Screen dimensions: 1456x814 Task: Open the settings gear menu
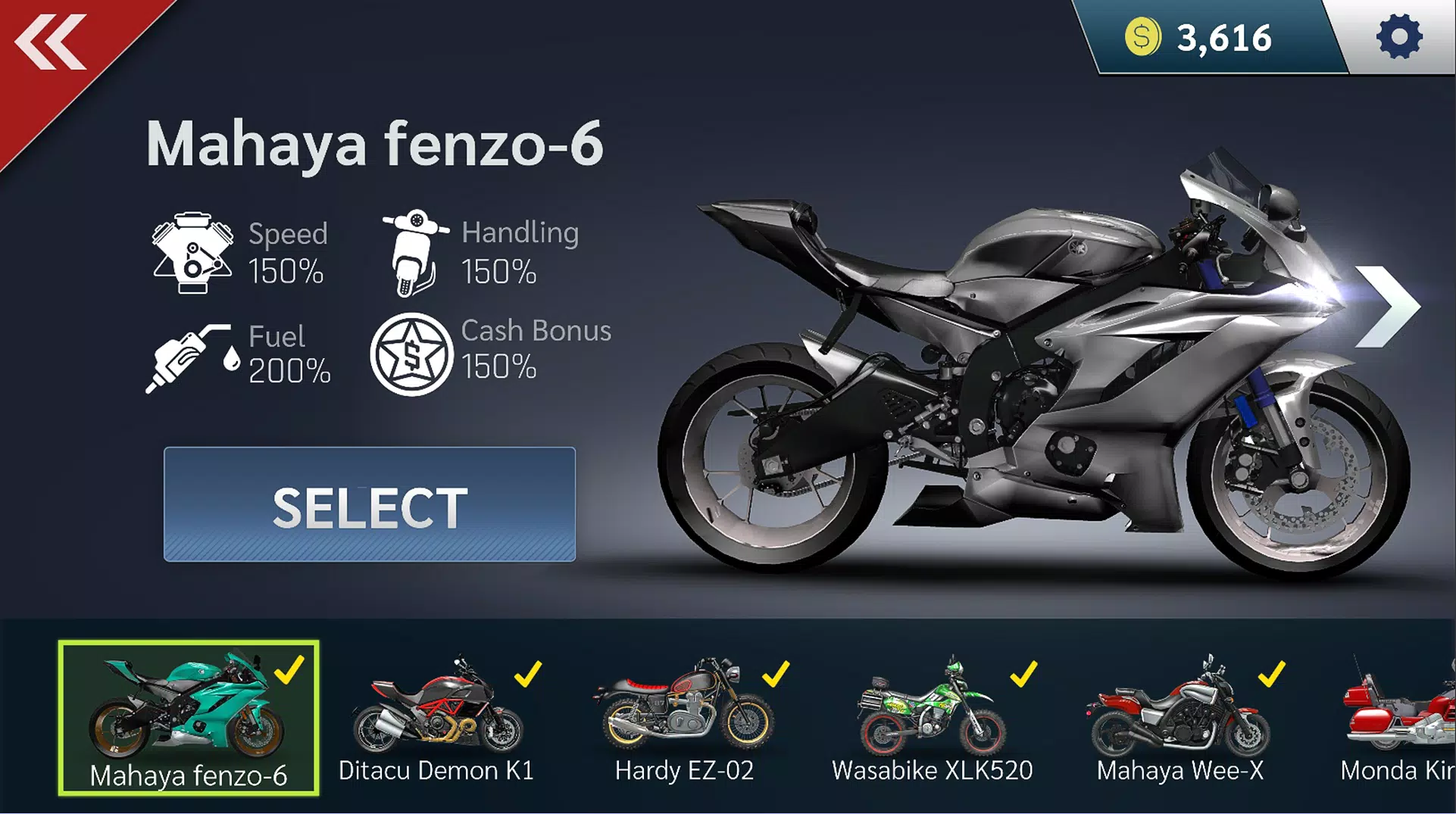point(1401,36)
